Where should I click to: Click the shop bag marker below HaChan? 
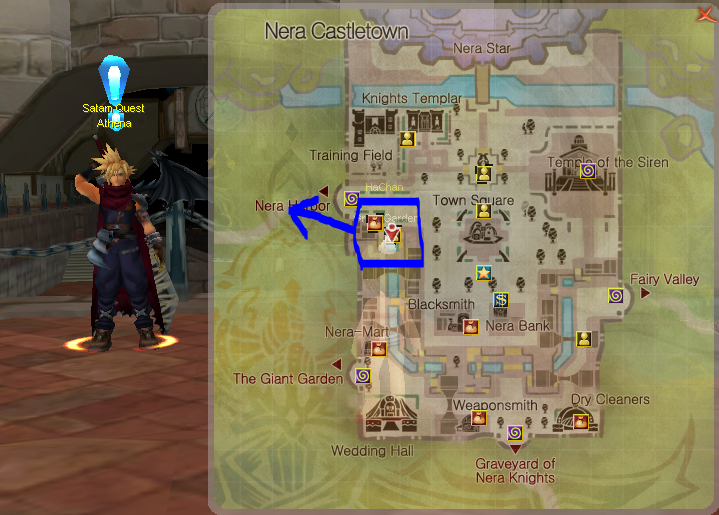(x=375, y=222)
